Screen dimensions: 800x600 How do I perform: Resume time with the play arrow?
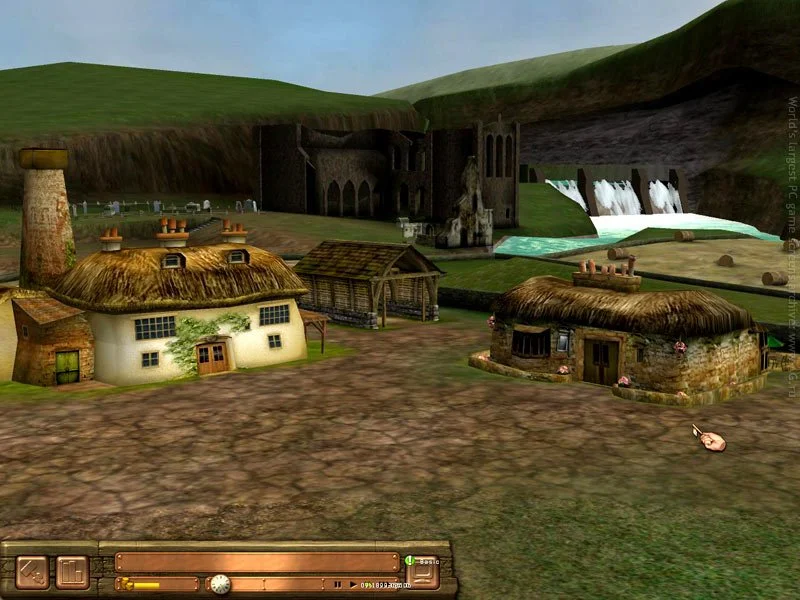pos(351,584)
